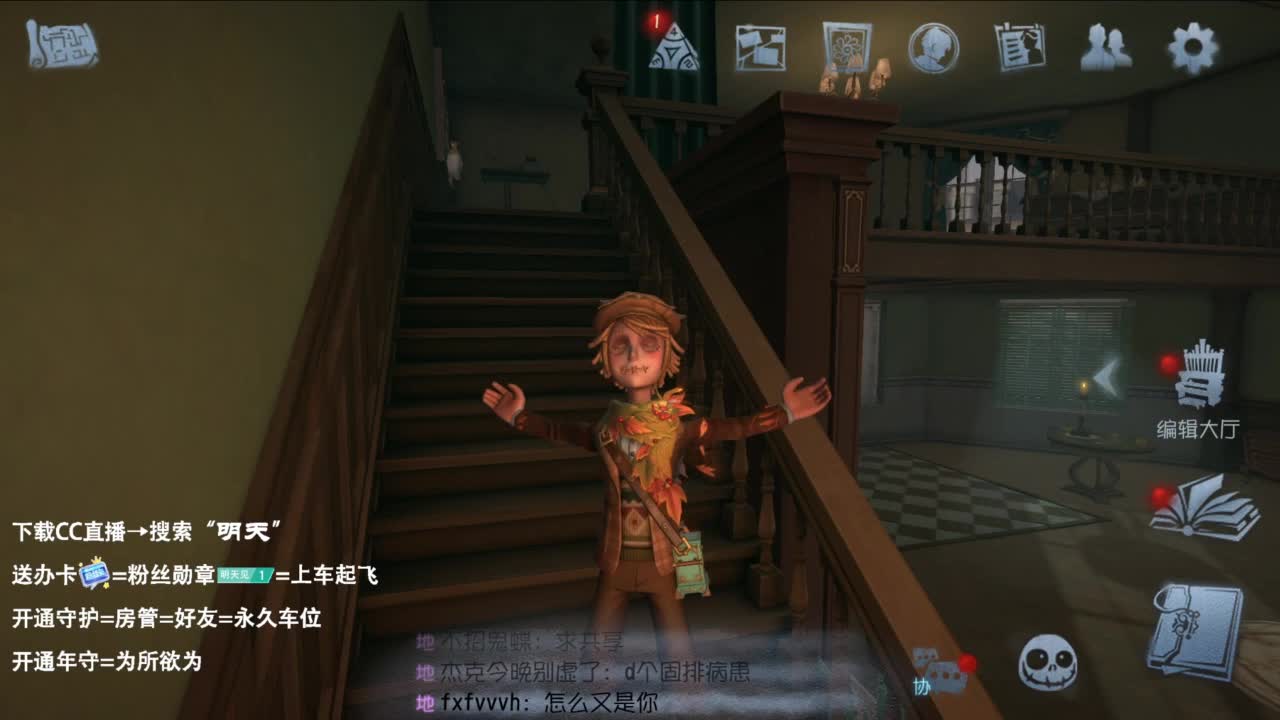Open the rank triangle icon with red badge
1280x720 pixels.
[x=676, y=48]
